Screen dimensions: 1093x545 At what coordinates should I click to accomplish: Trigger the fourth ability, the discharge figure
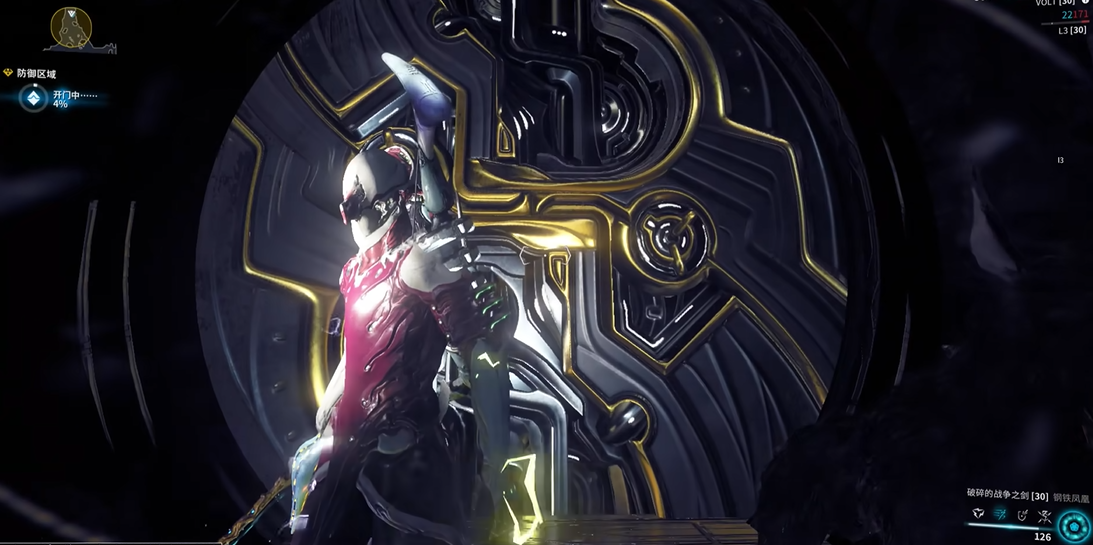coord(1044,516)
